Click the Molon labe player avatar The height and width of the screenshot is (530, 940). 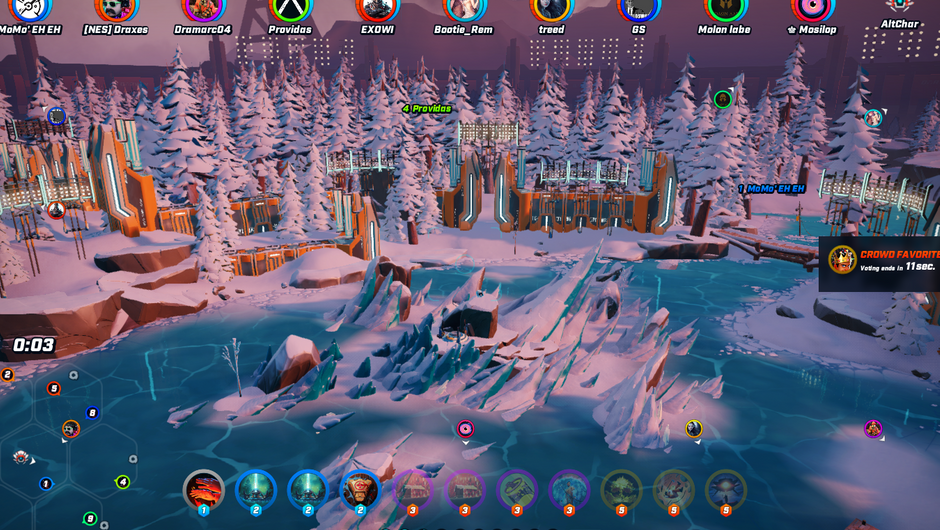[x=725, y=8]
